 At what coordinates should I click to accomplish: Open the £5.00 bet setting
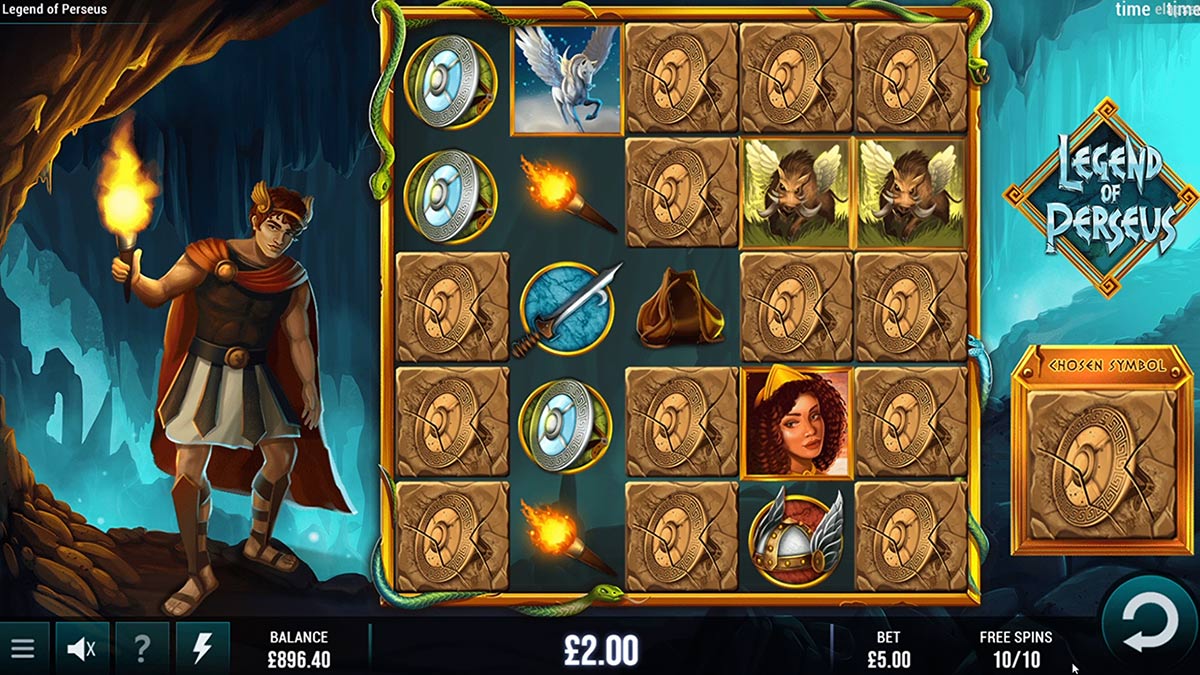point(888,650)
